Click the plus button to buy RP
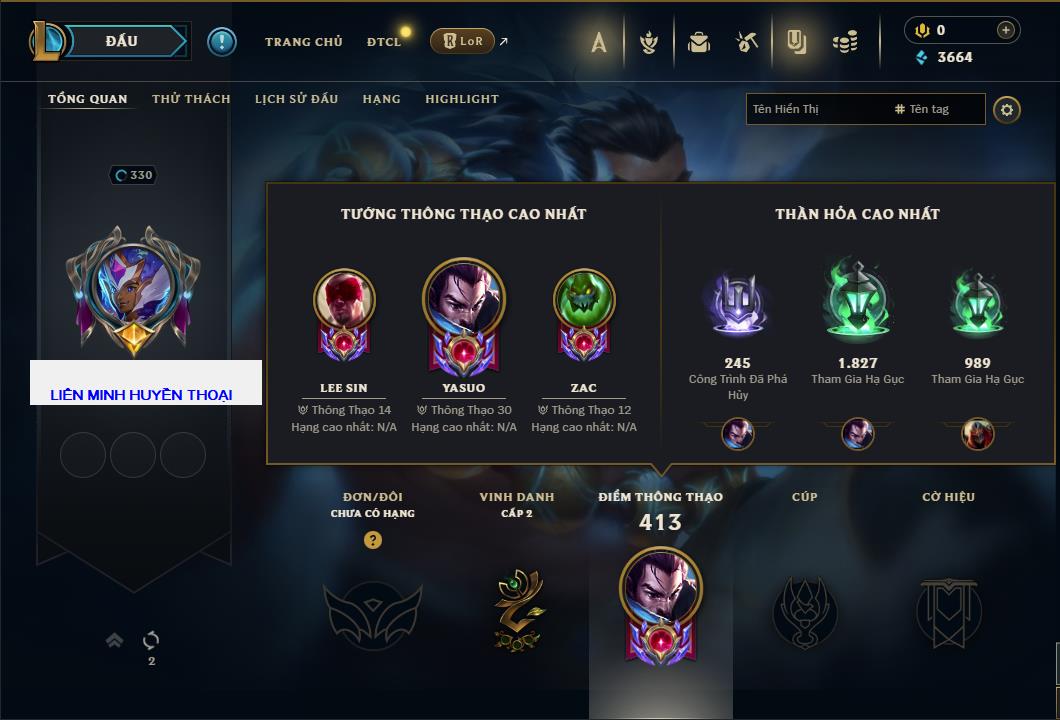The image size is (1060, 720). pyautogui.click(x=1005, y=30)
